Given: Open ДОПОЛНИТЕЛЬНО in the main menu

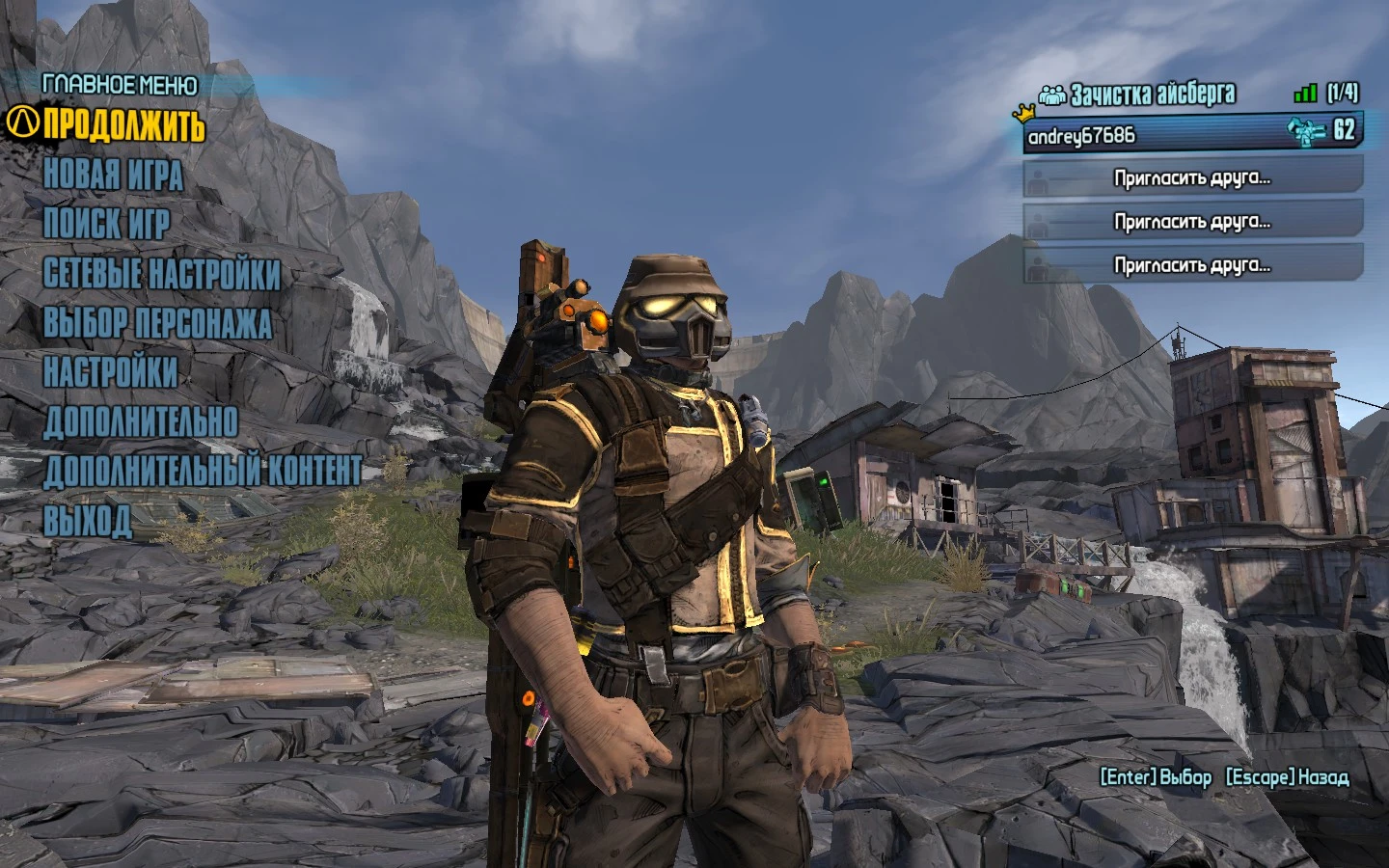Looking at the screenshot, I should point(141,421).
